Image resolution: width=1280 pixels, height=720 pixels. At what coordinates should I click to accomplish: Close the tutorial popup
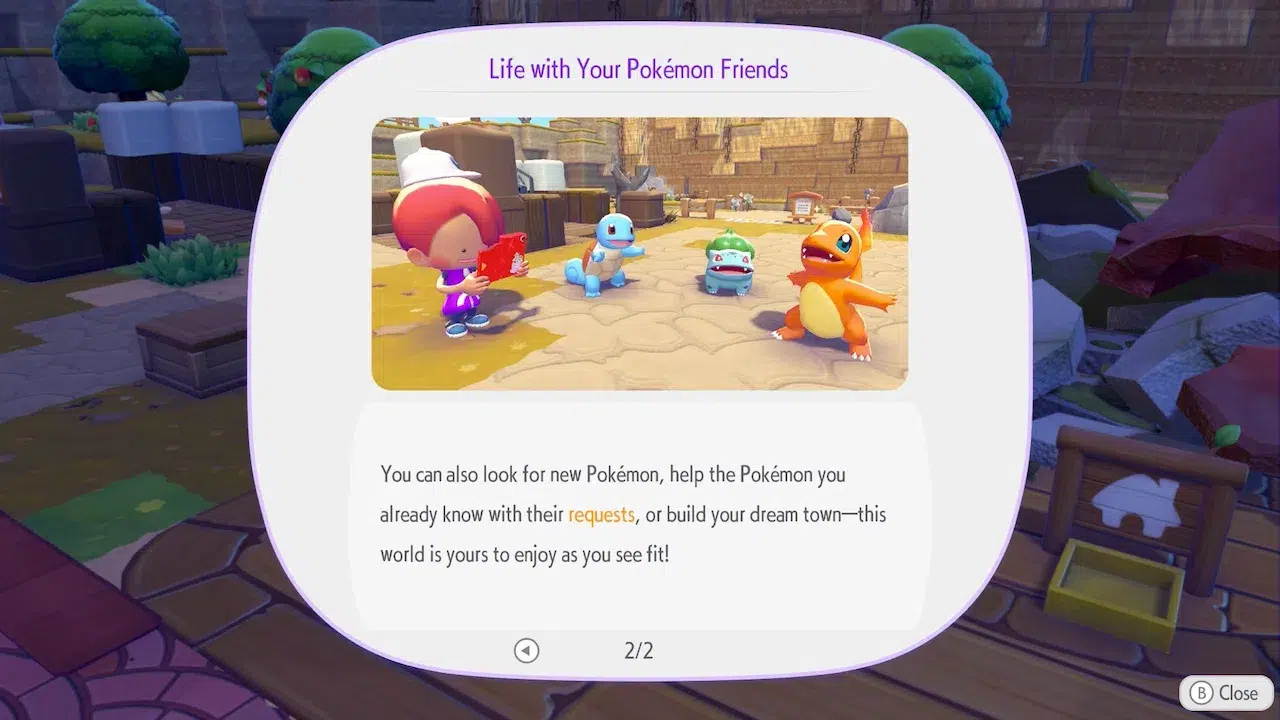click(x=1225, y=692)
